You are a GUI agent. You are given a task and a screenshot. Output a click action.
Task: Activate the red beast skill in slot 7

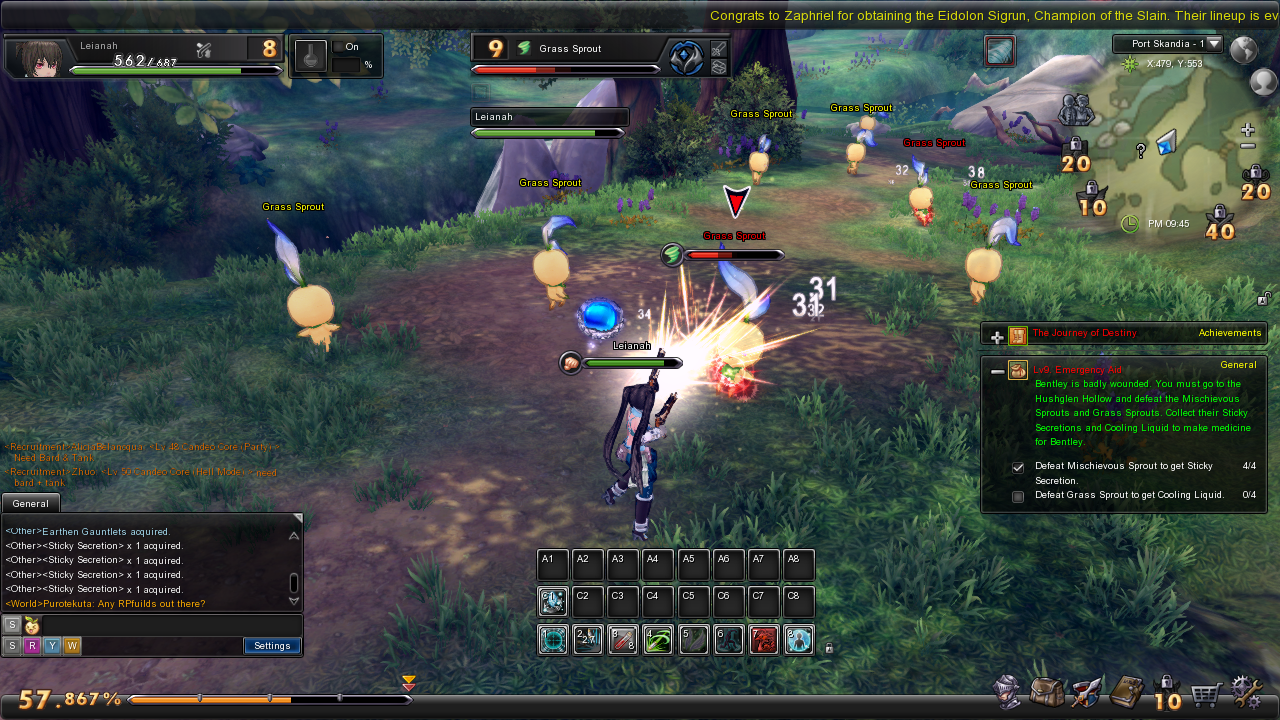click(x=764, y=640)
